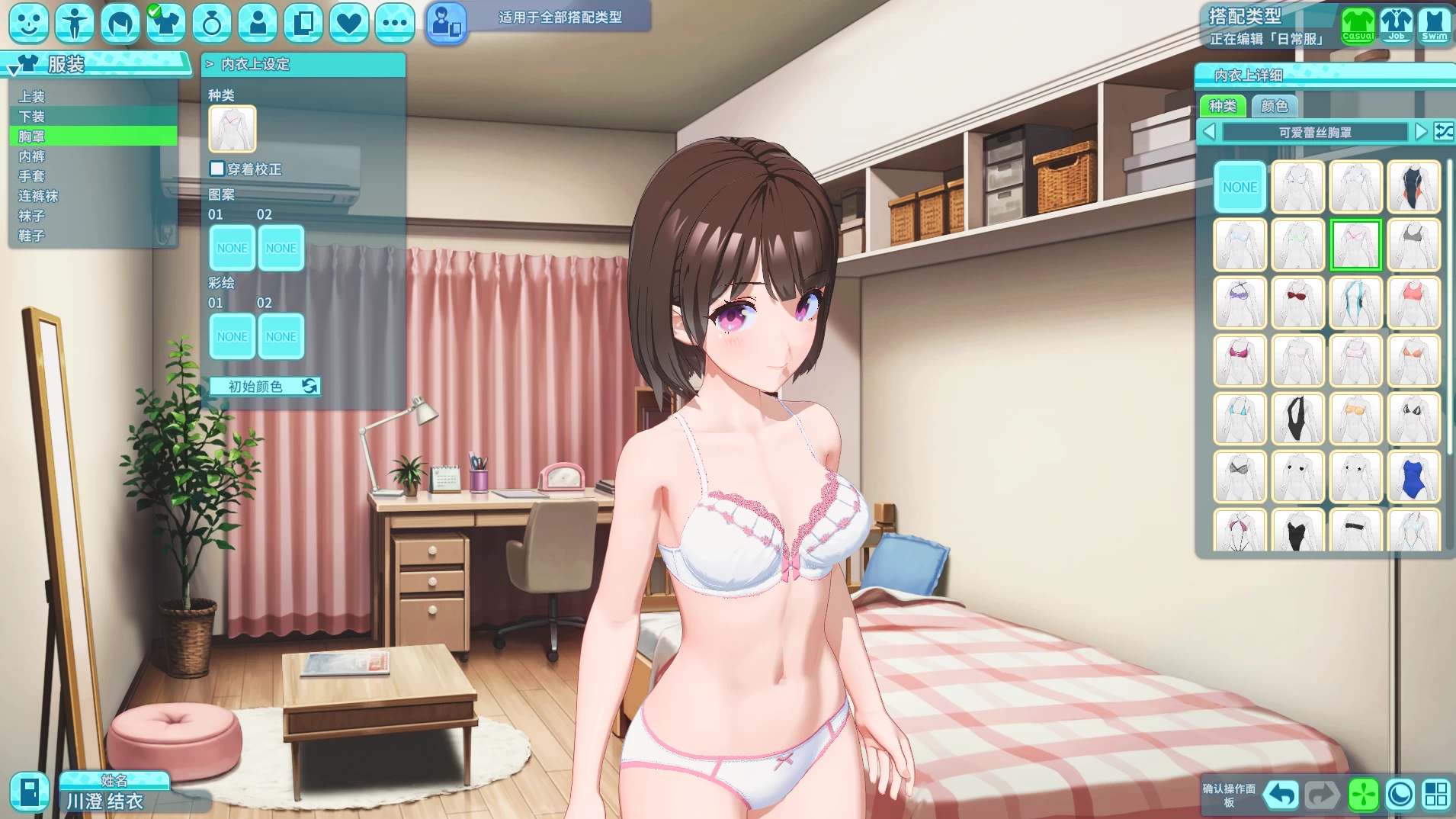Viewport: 1456px width, 819px height.
Task: Select 内裤 in the clothing list
Action: coord(32,156)
